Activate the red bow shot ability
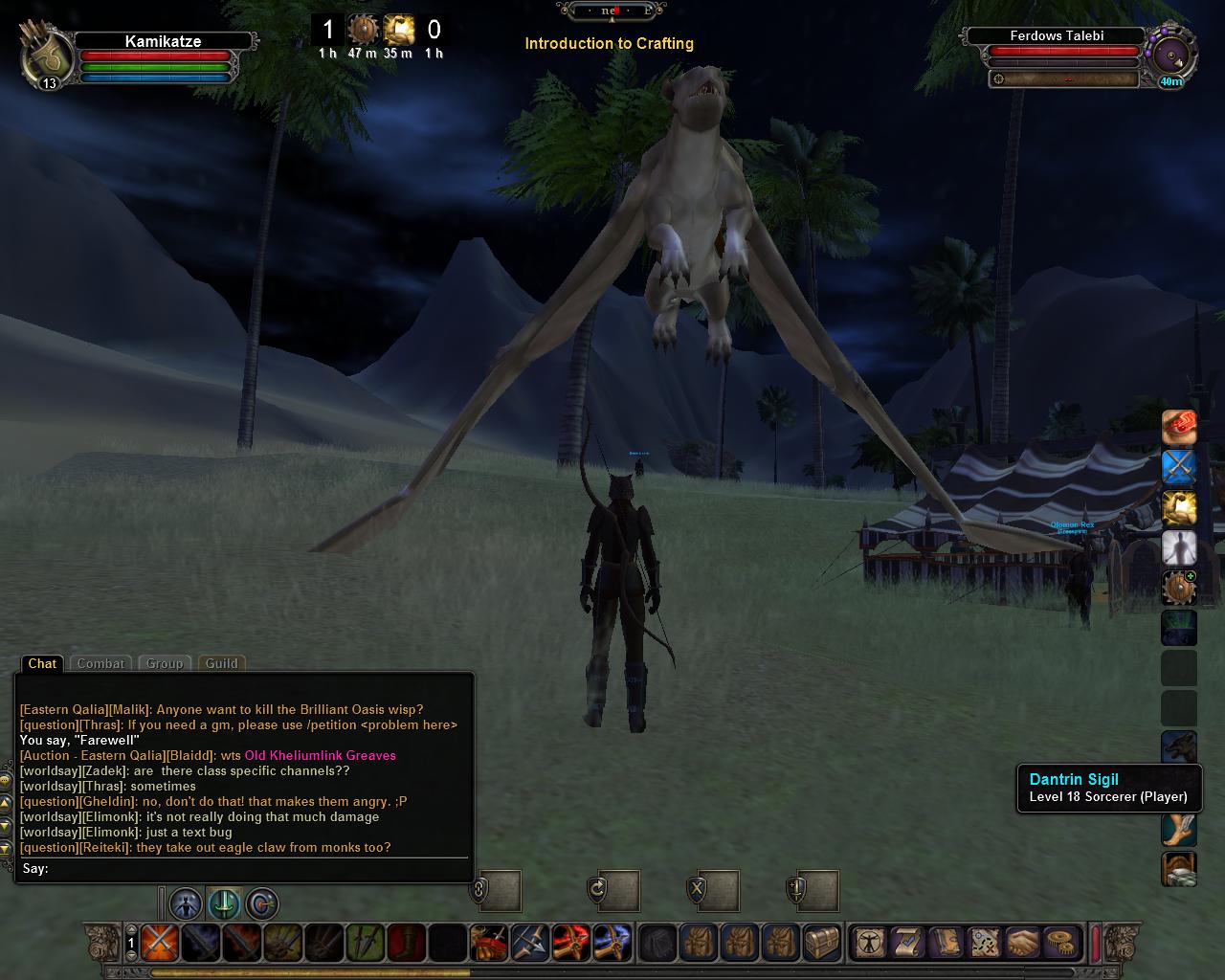This screenshot has height=980, width=1225. (571, 943)
